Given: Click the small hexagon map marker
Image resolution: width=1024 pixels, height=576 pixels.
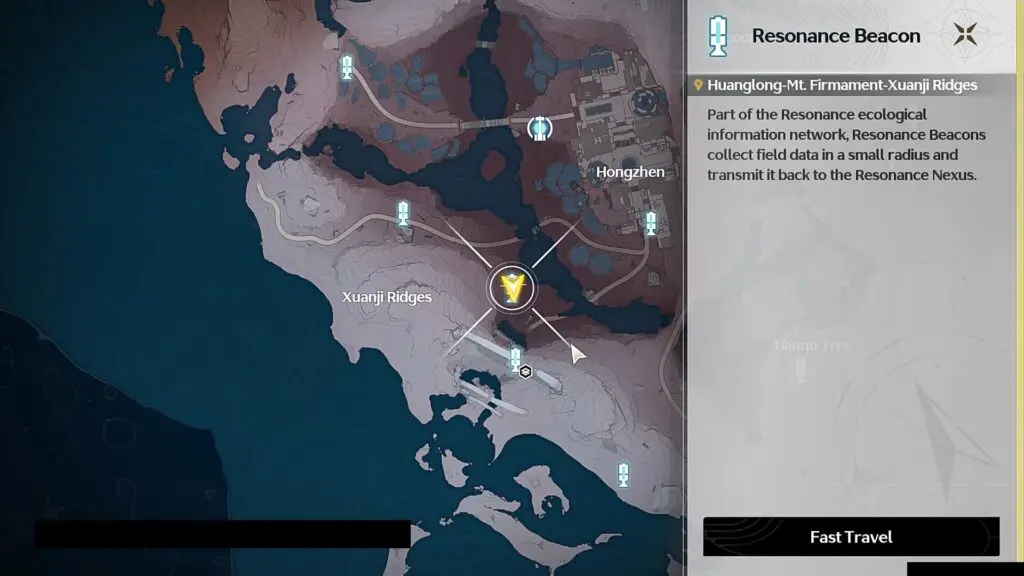Looking at the screenshot, I should pos(526,372).
